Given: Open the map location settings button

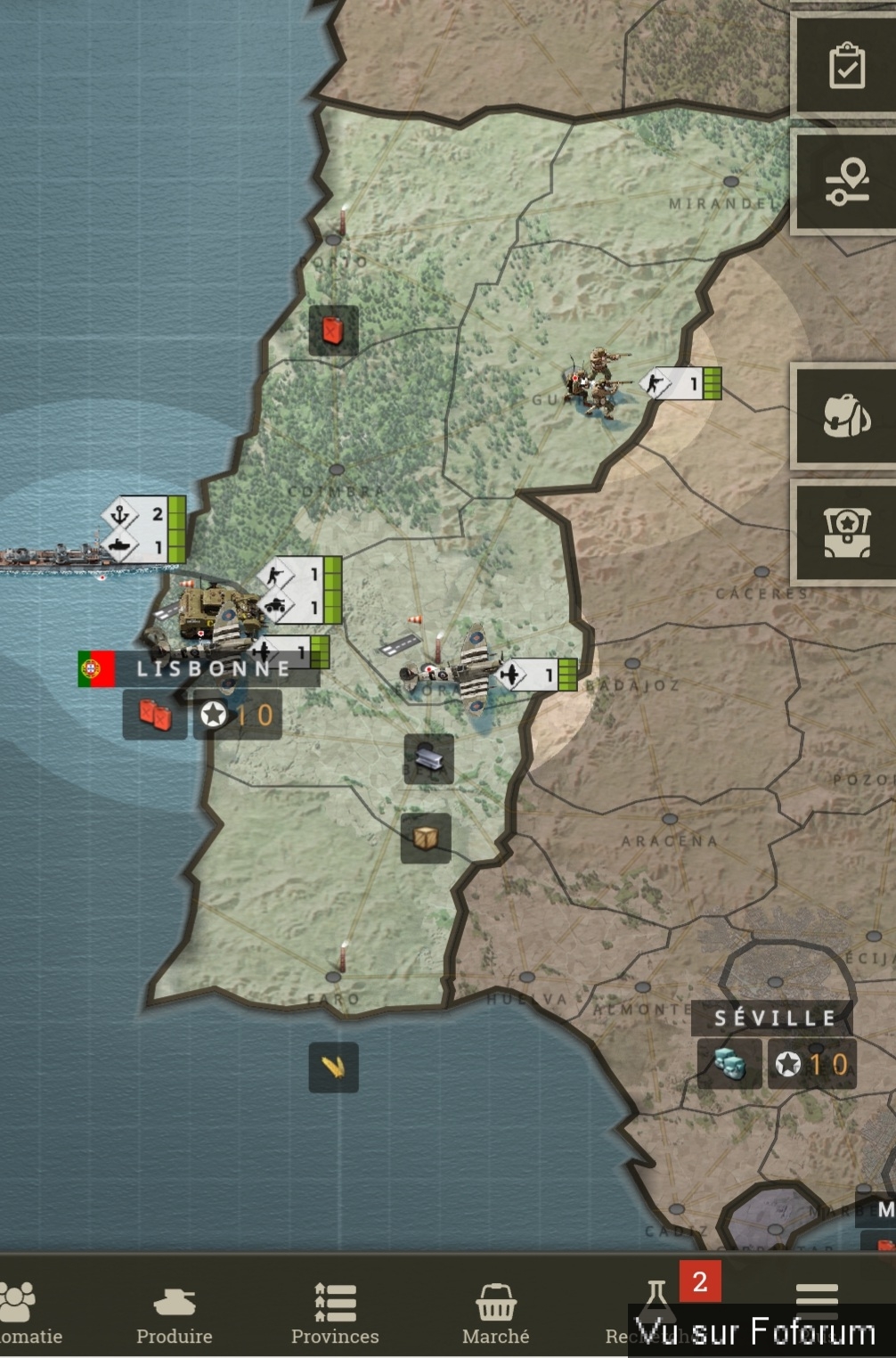Looking at the screenshot, I should 846,182.
